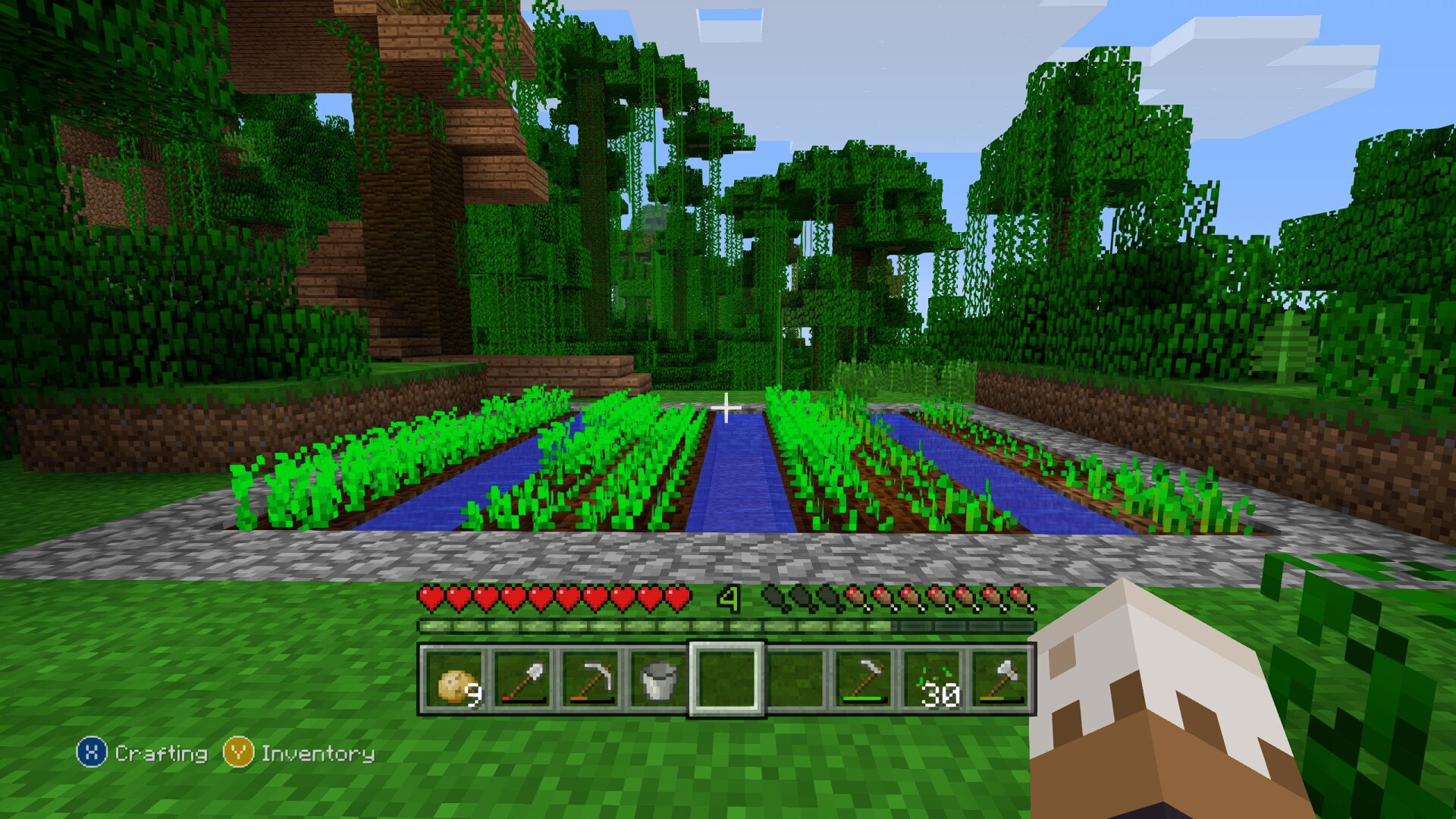The image size is (1456, 819).
Task: Switch to the iron hoe slot
Action: tap(864, 680)
